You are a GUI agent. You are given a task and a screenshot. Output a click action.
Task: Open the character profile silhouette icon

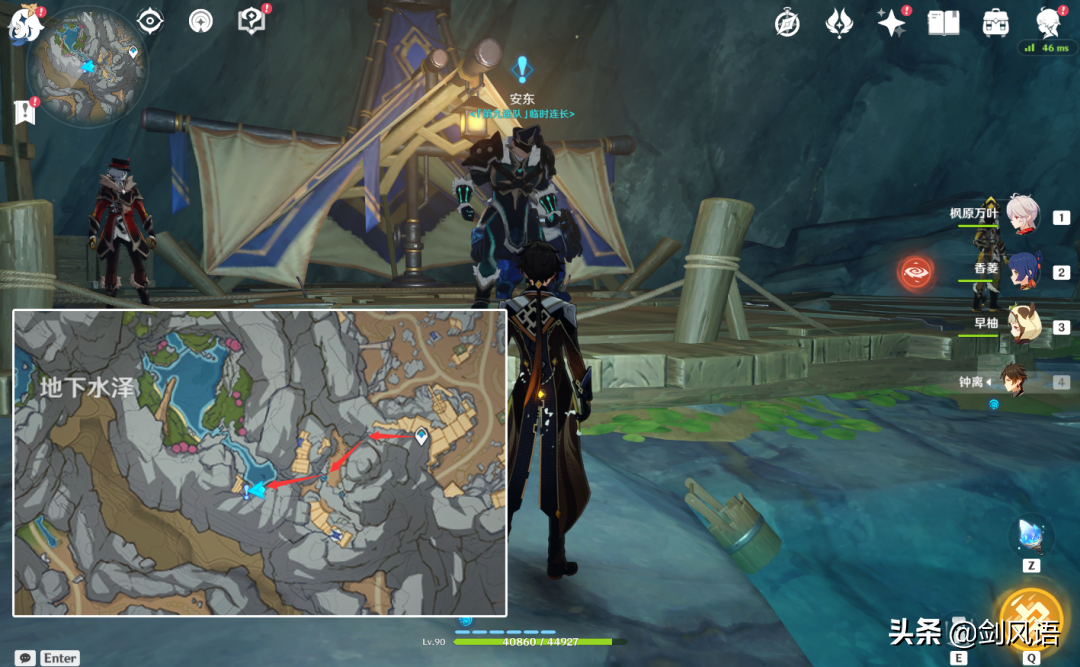pos(1048,22)
